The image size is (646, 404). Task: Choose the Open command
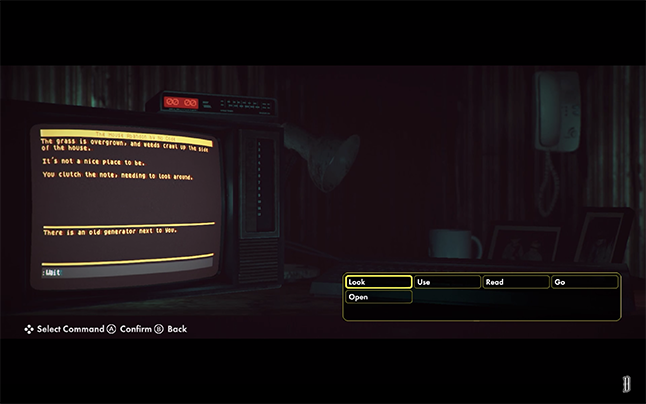379,297
